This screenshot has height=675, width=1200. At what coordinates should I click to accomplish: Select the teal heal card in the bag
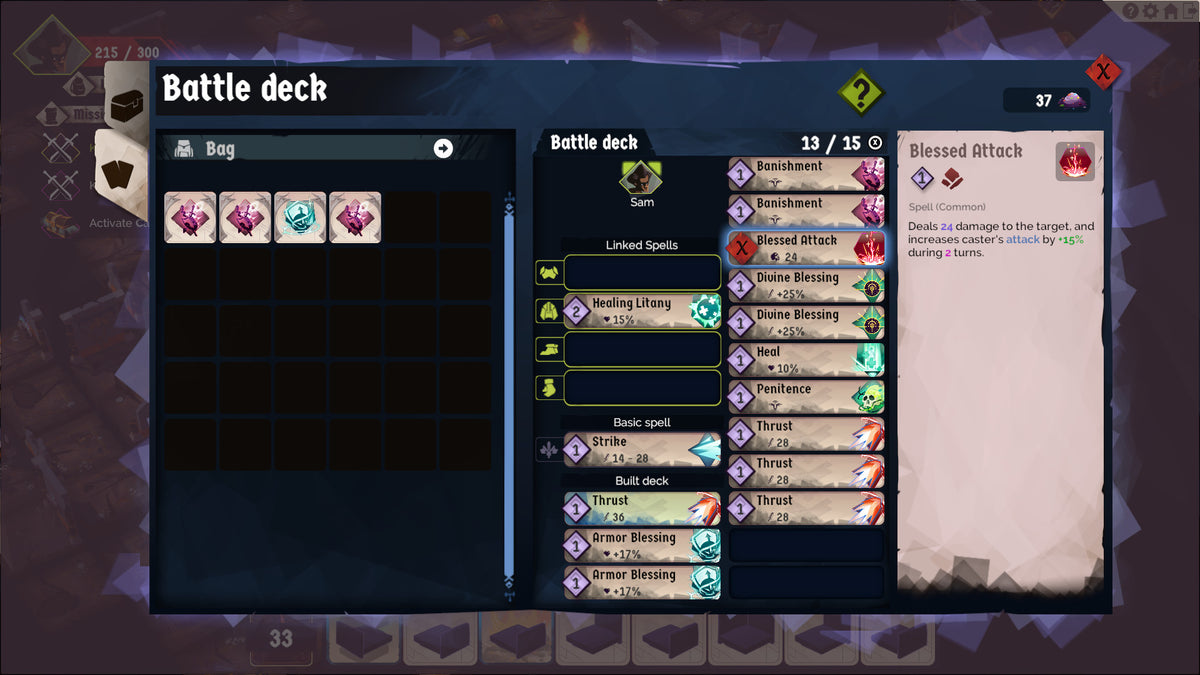300,217
